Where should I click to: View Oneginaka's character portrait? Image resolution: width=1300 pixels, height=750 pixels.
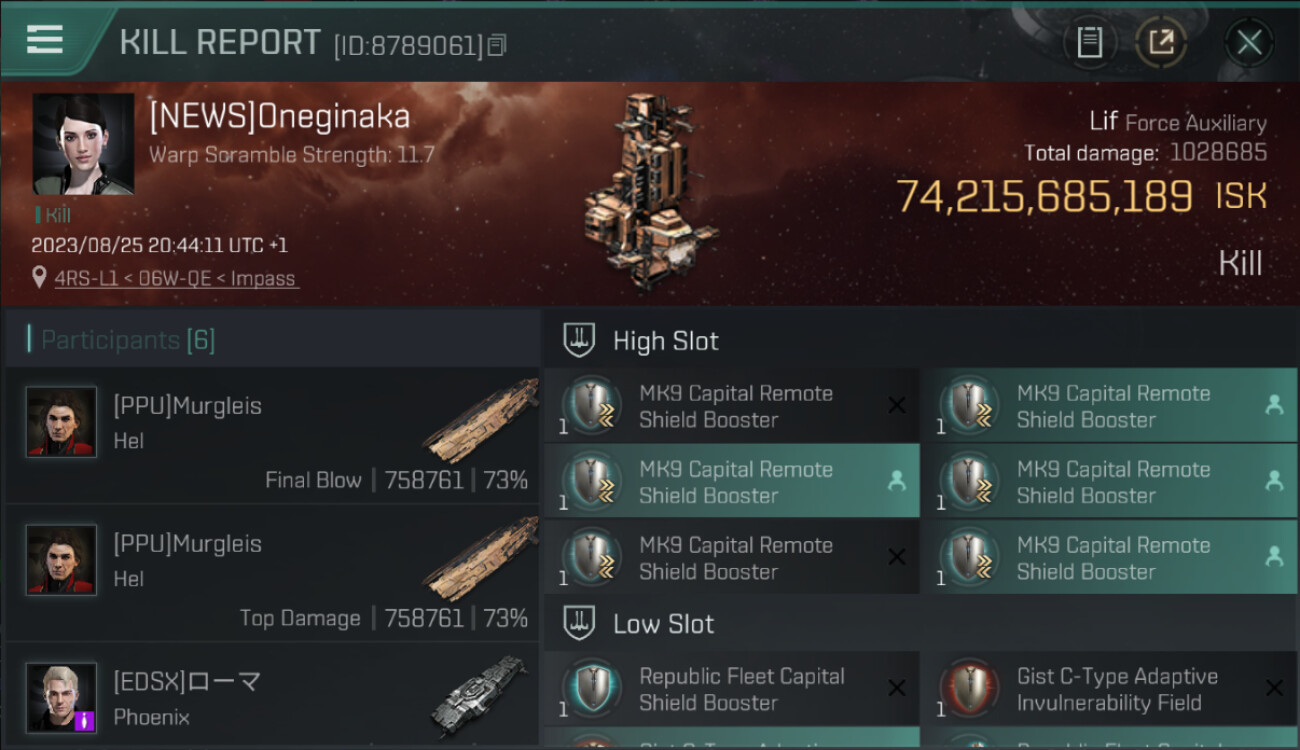[83, 144]
